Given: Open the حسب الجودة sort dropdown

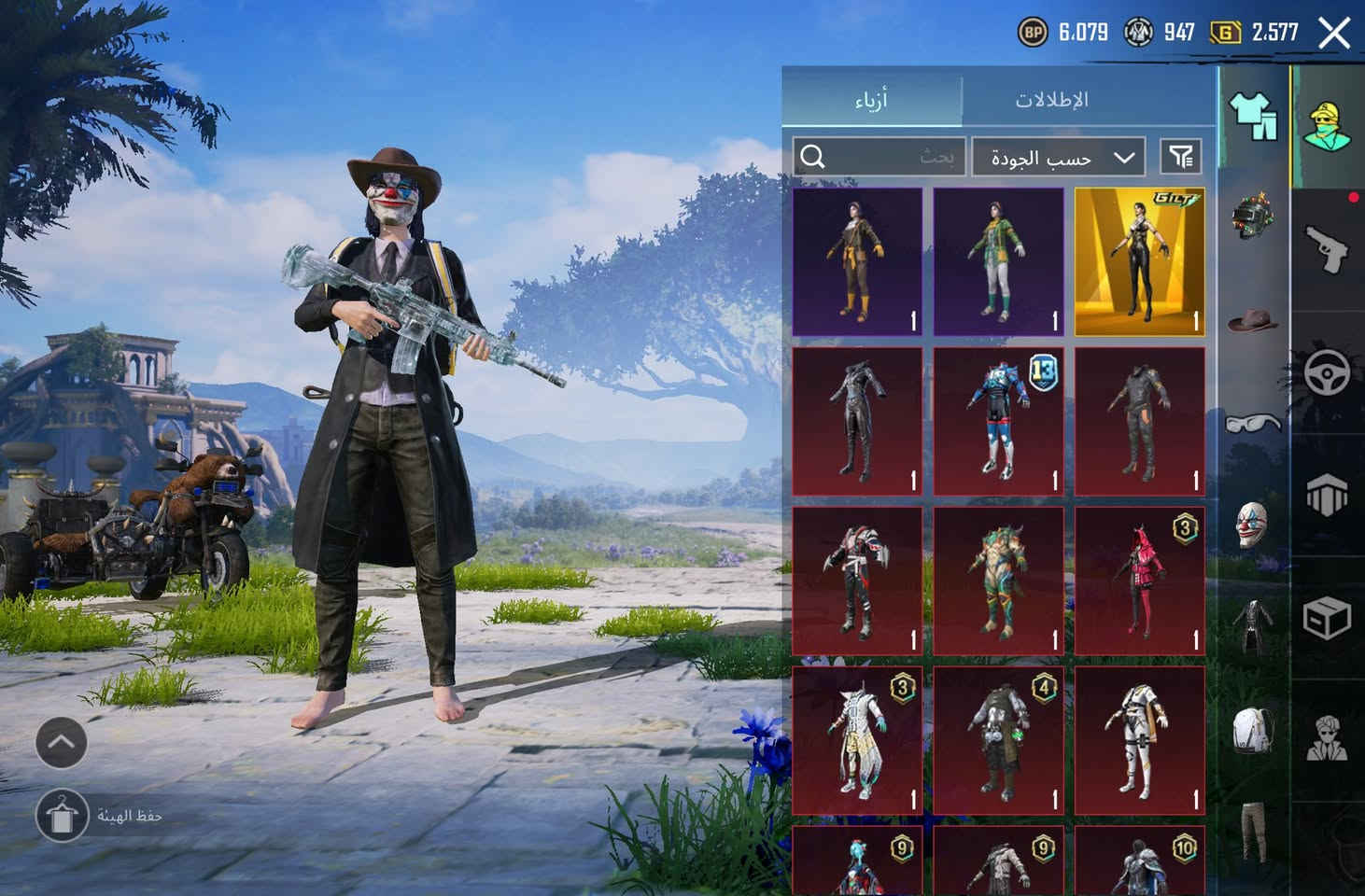Looking at the screenshot, I should (1058, 157).
